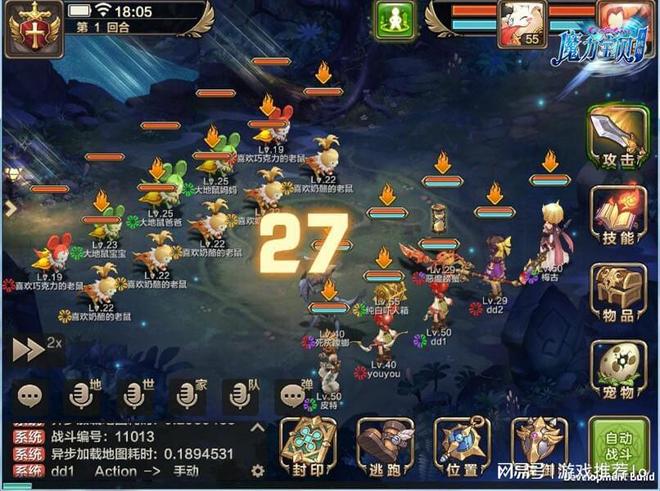Image resolution: width=660 pixels, height=491 pixels.
Task: Tap the 世 world voice microphone
Action: (x=134, y=394)
